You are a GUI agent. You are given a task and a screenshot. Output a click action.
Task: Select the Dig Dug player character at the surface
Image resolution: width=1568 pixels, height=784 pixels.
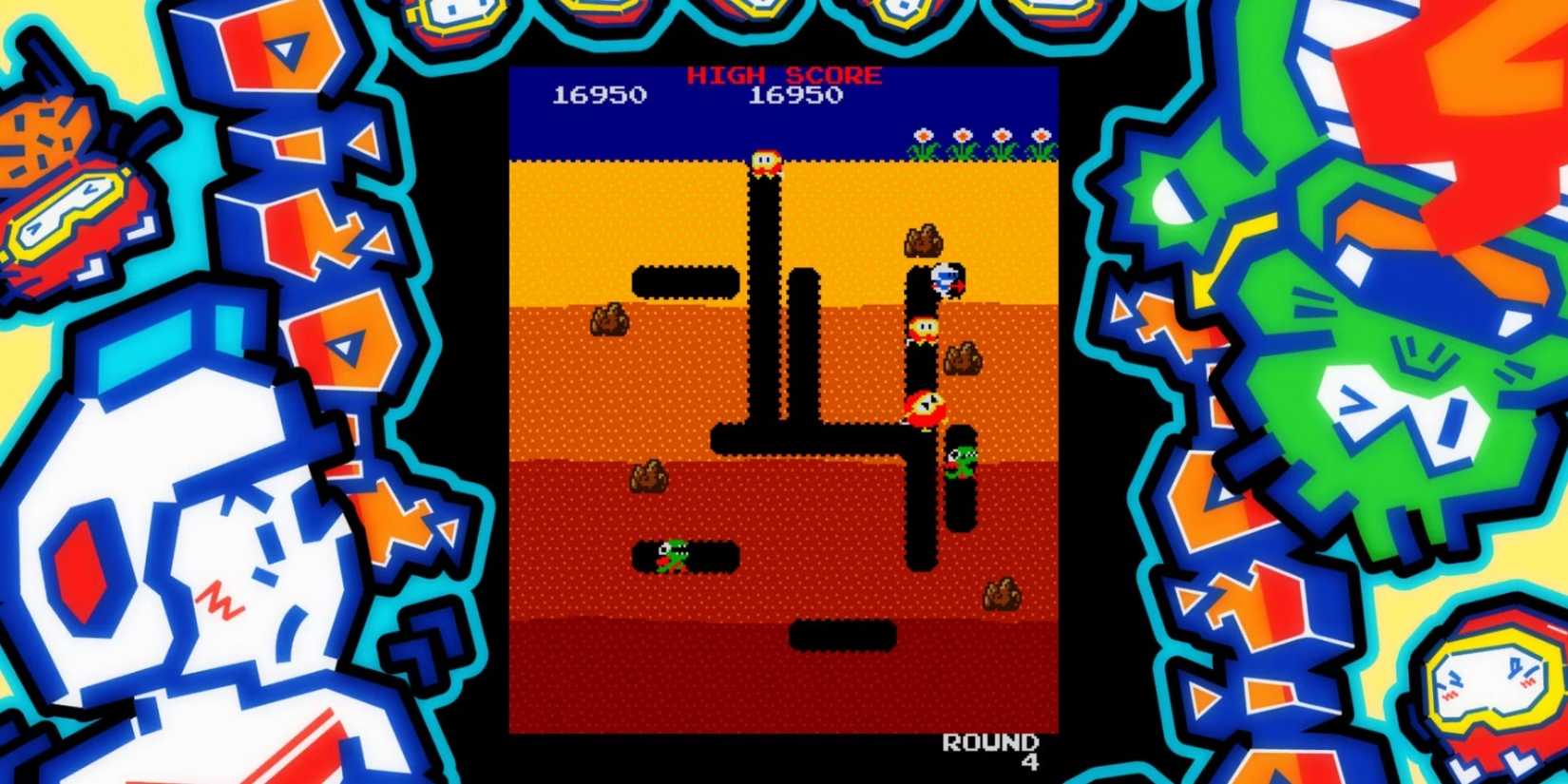pos(765,162)
